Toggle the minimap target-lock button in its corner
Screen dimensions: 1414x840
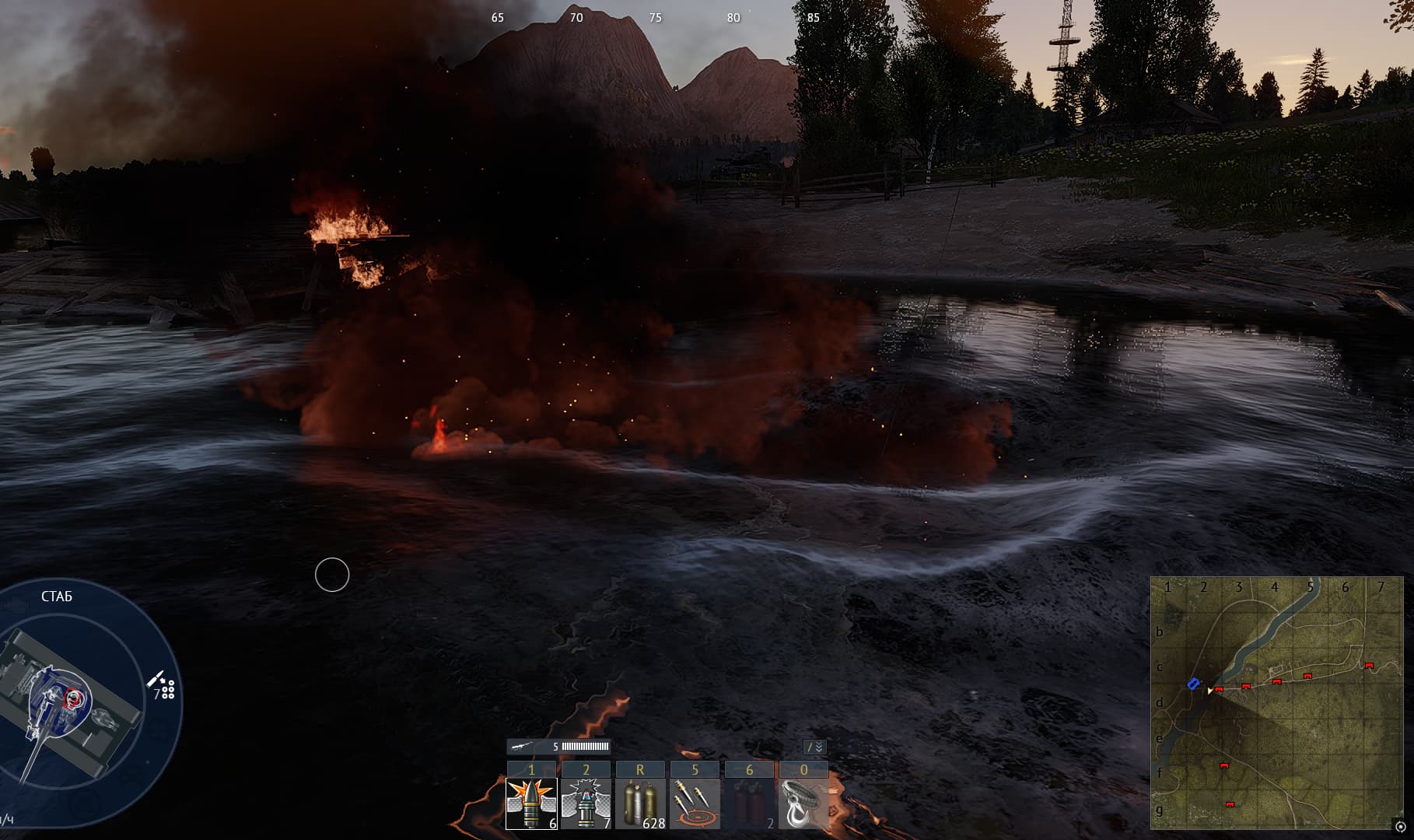click(1400, 827)
